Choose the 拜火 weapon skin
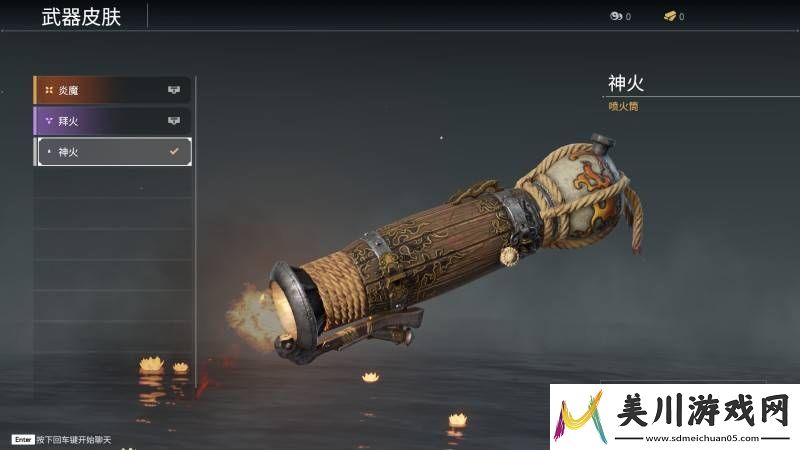This screenshot has width=800, height=450. (112, 121)
